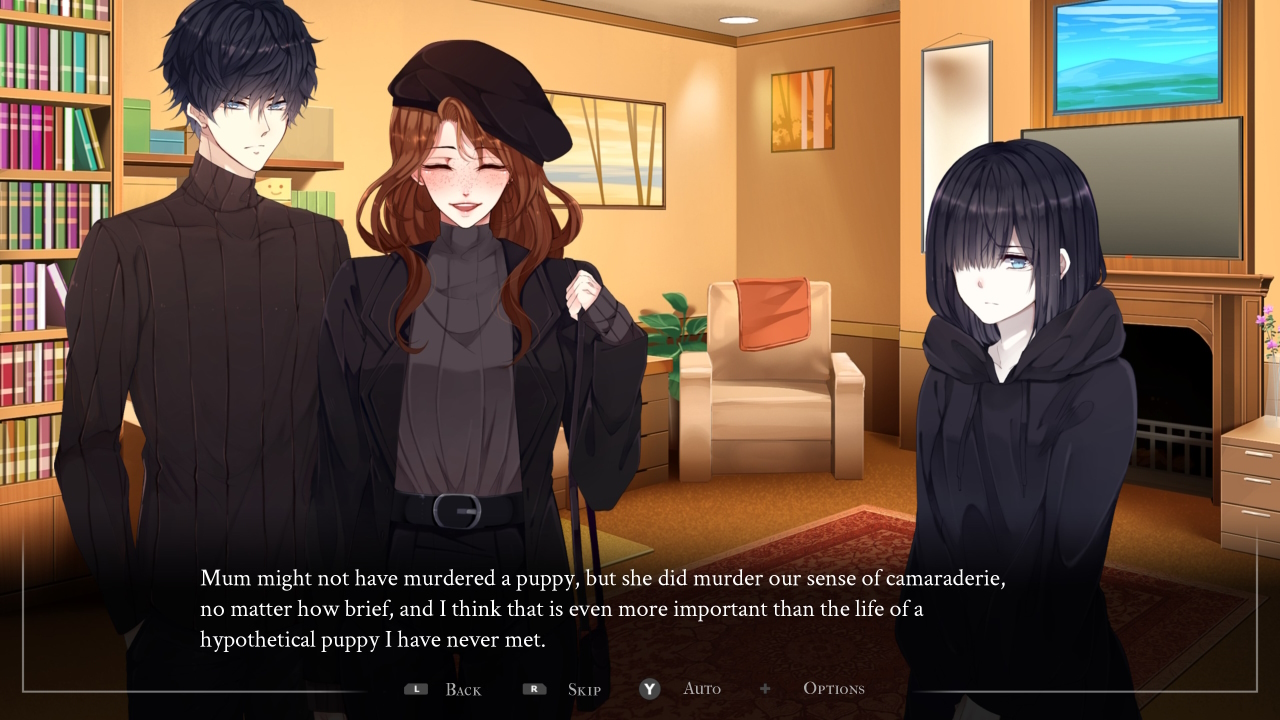Click the Auto label text
Screen dimensions: 1280x720
tap(702, 688)
